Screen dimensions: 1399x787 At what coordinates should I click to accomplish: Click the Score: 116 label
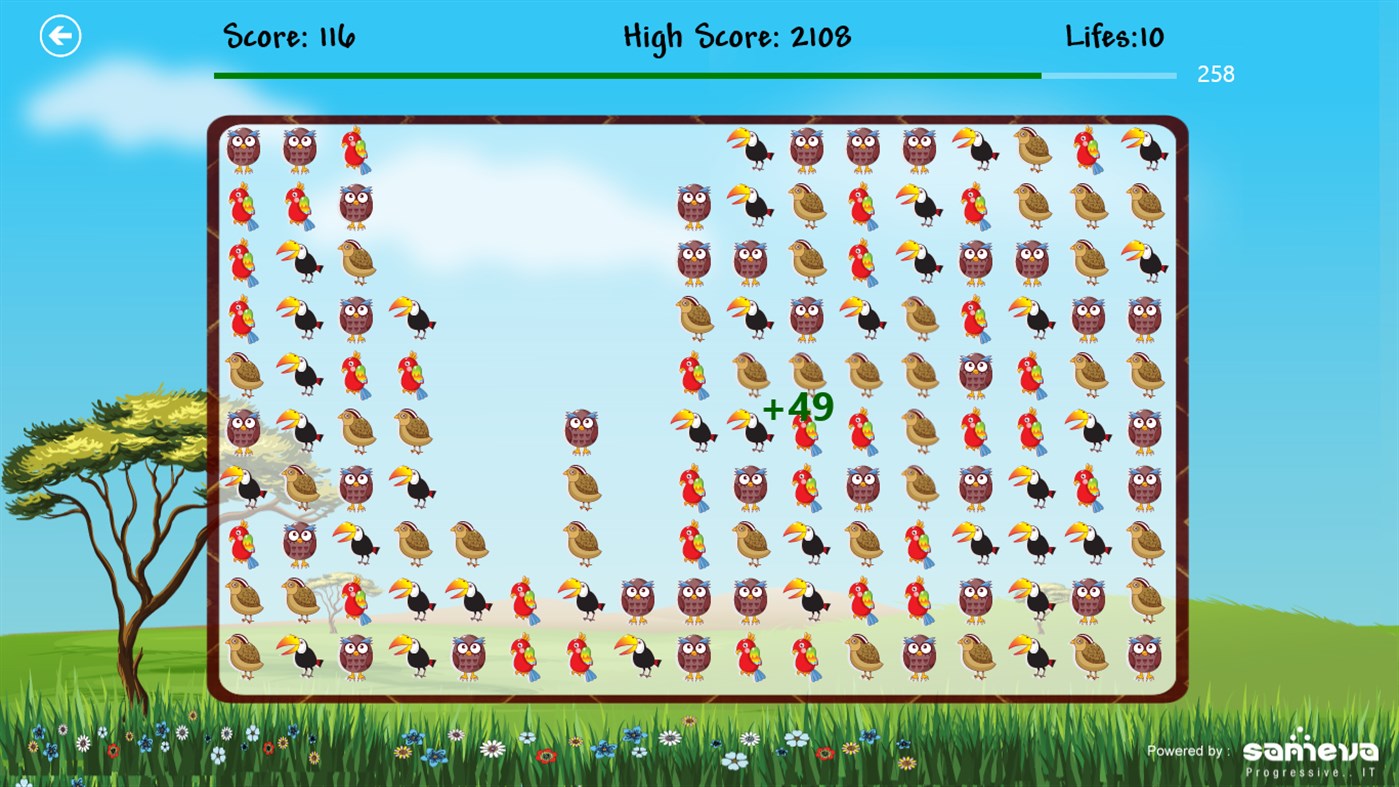(x=288, y=36)
